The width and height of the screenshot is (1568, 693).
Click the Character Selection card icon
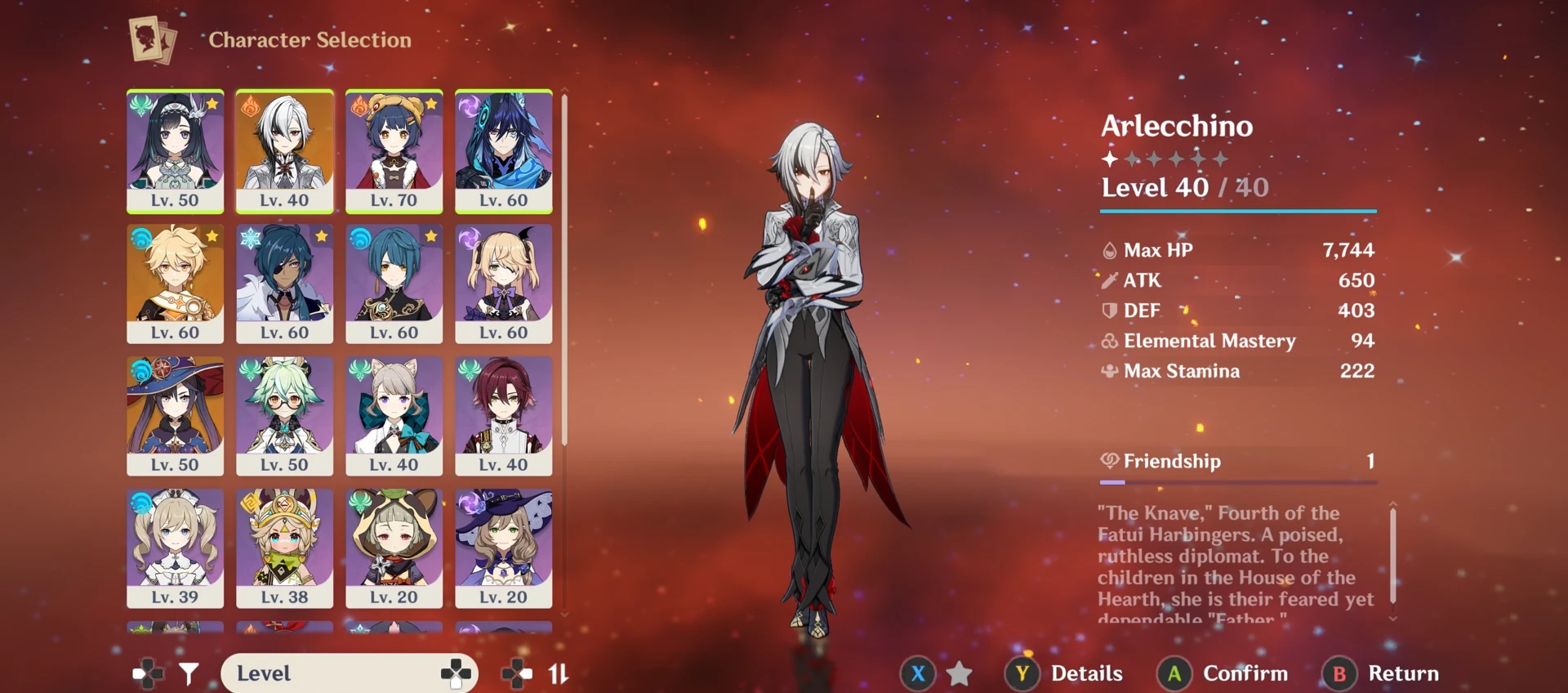pos(151,39)
